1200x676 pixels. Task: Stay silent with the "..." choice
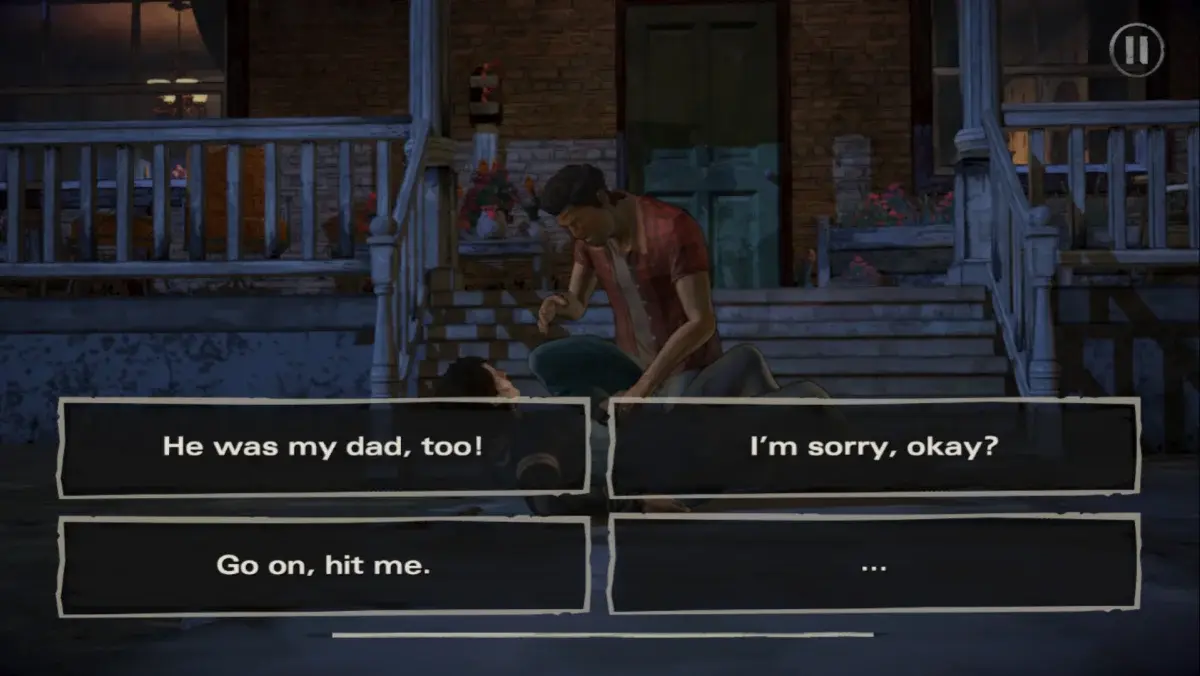tap(873, 565)
